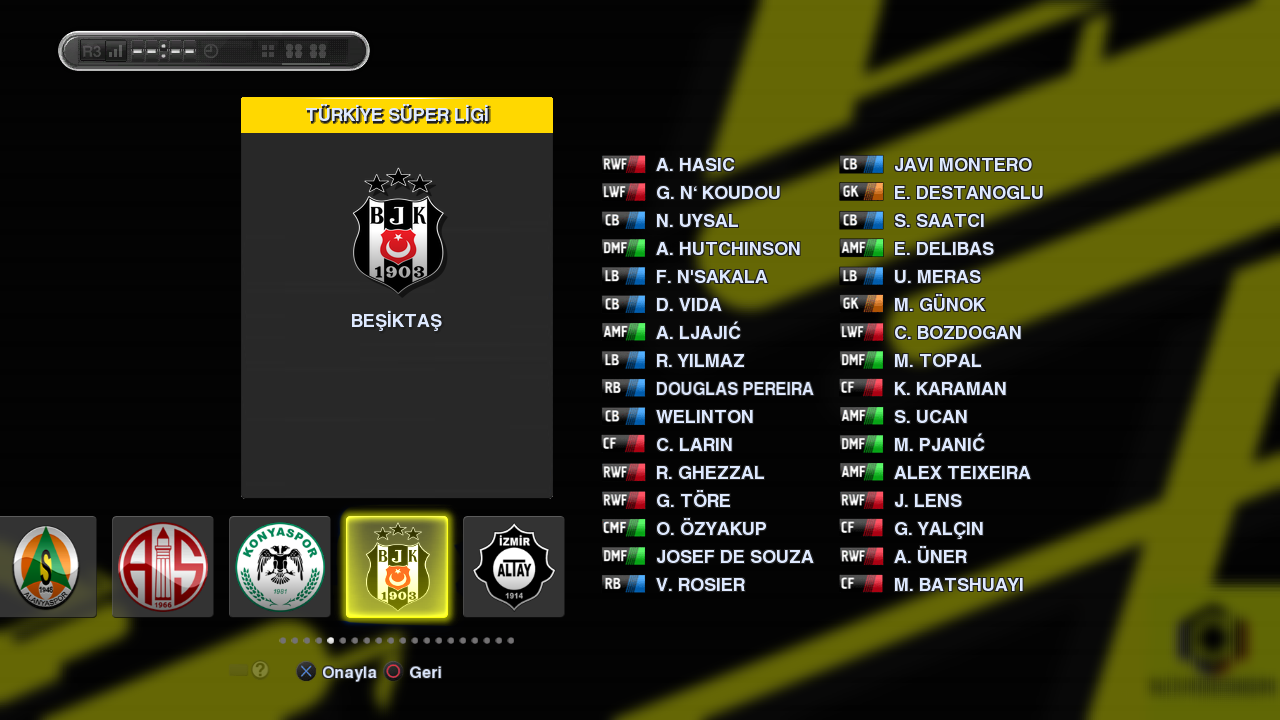Pick M. Batshuayi from the squad list
The image size is (1280, 720).
pyautogui.click(x=958, y=585)
